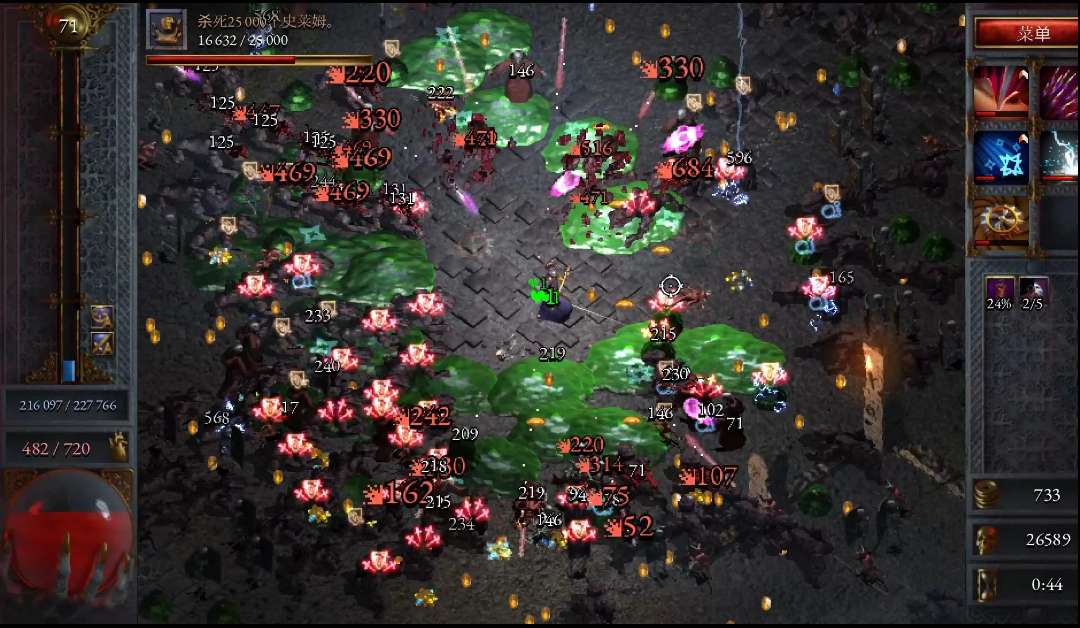Trigger the lightning bolt skill
Viewport: 1080px width, 628px height.
coord(1058,156)
